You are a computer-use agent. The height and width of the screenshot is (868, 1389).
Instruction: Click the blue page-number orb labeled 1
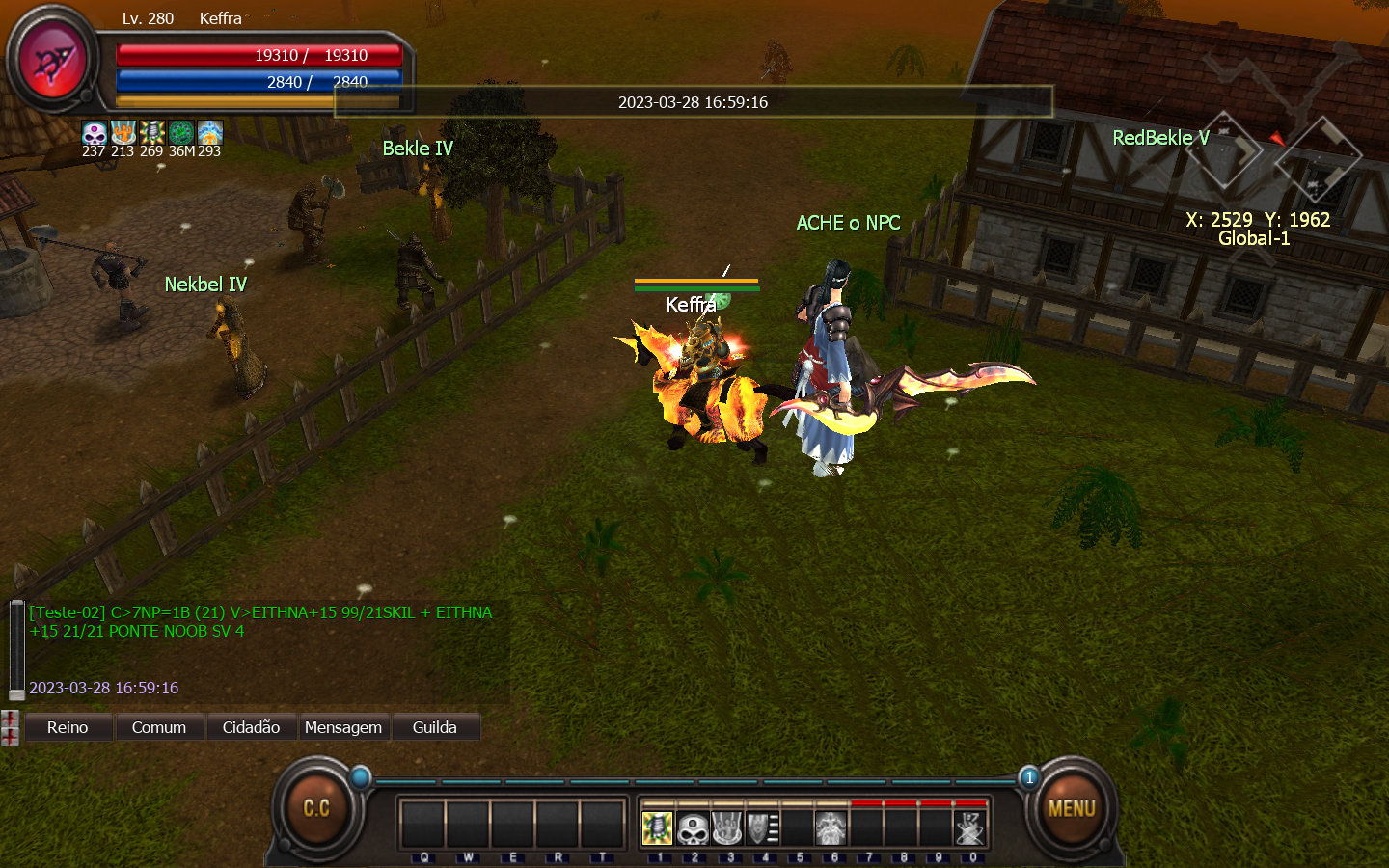click(x=1029, y=777)
